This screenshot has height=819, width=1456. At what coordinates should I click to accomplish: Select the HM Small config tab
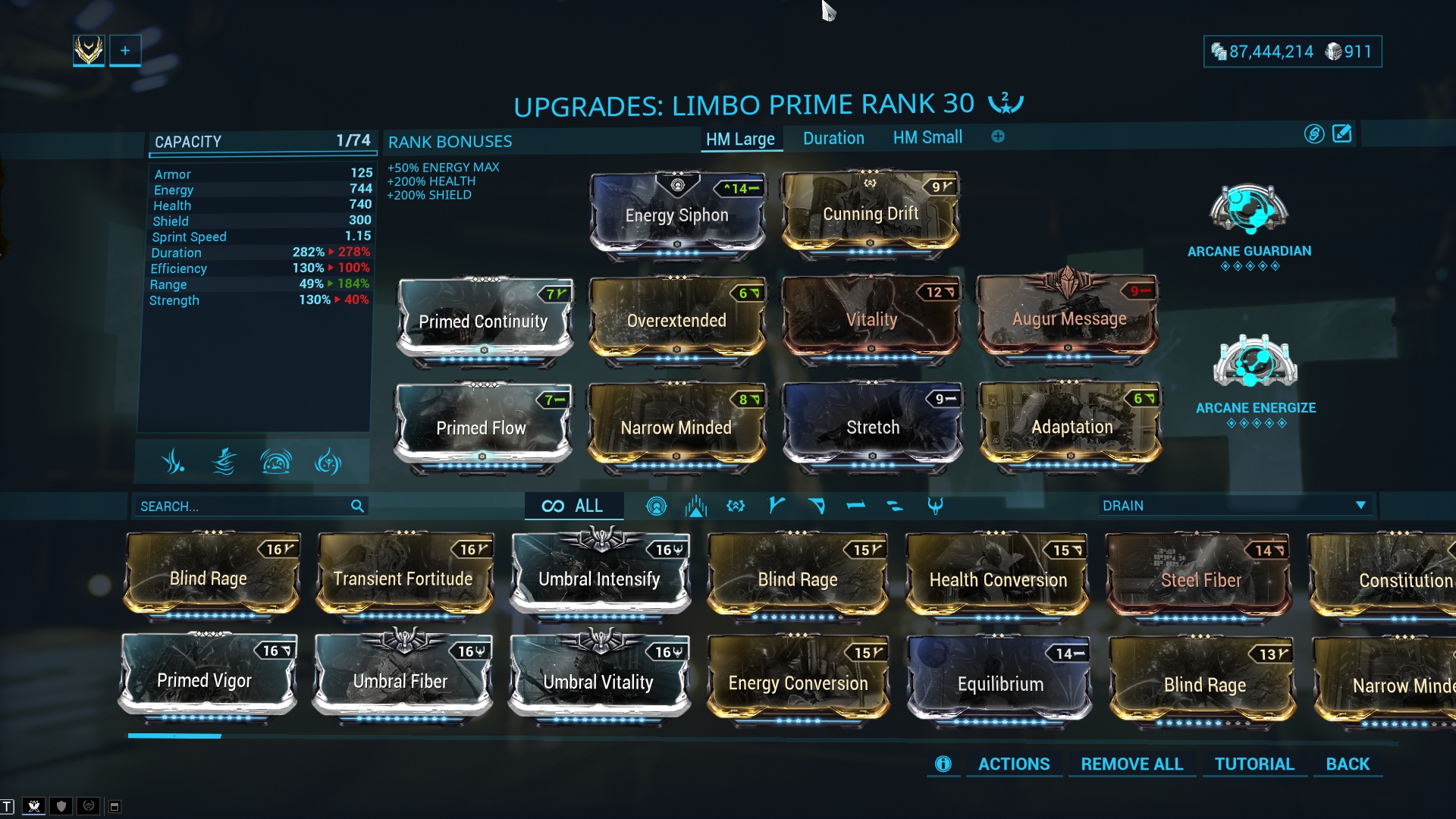pyautogui.click(x=927, y=138)
